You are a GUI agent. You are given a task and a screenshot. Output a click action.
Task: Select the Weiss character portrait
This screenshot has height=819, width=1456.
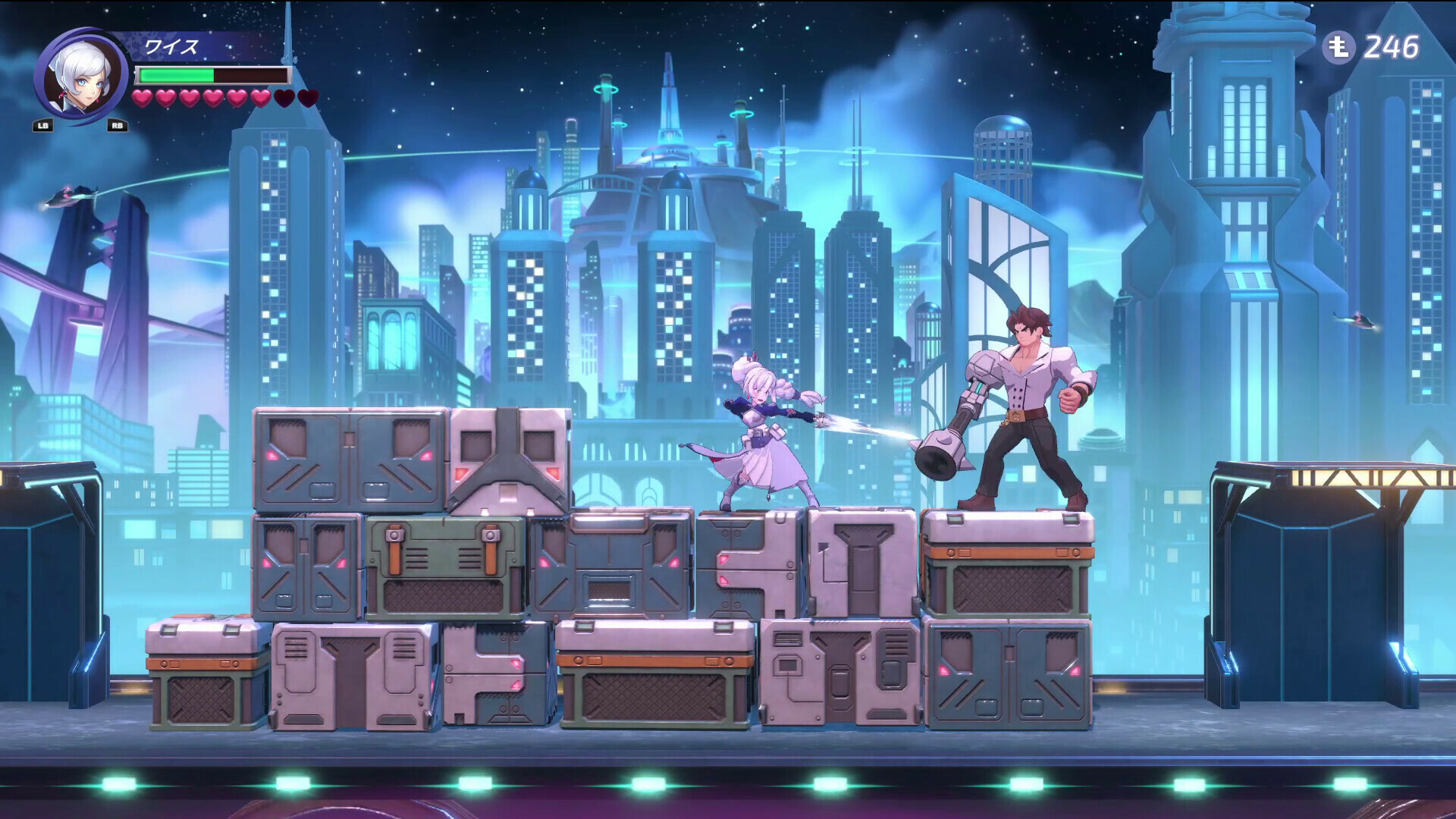click(80, 74)
